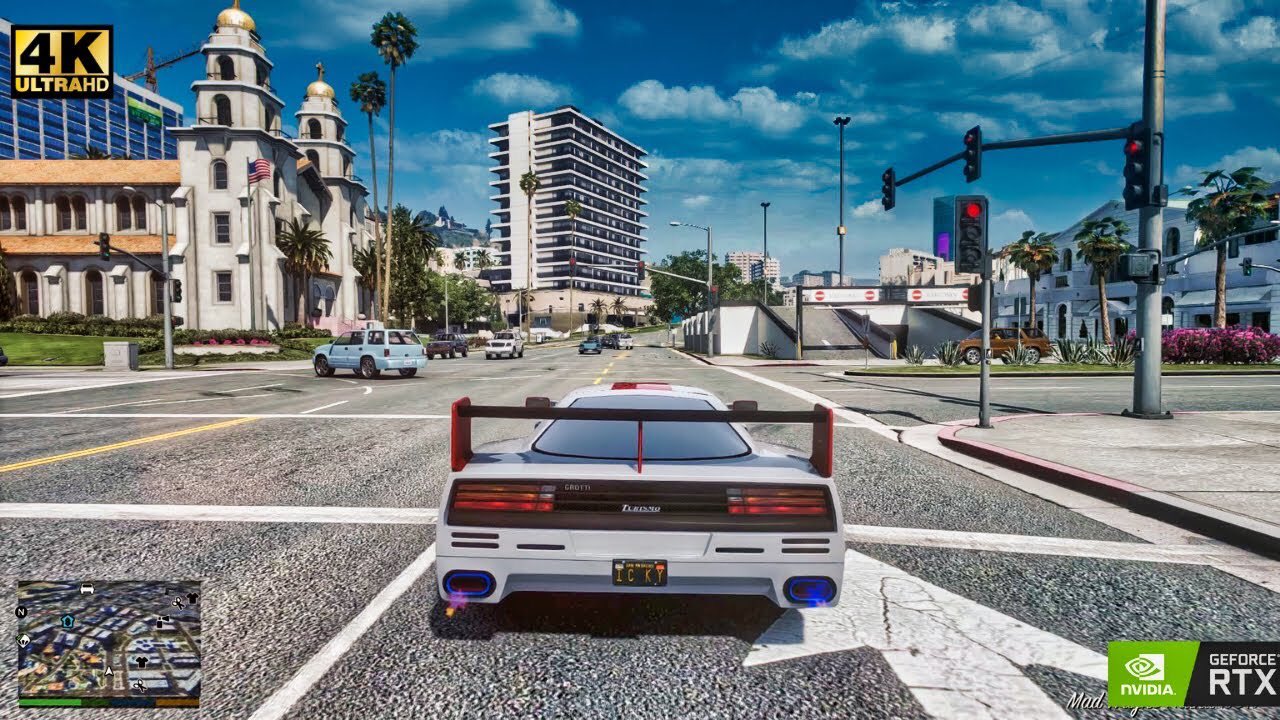Select the white player arrow on the minimap
Image resolution: width=1280 pixels, height=720 pixels.
pos(109,671)
